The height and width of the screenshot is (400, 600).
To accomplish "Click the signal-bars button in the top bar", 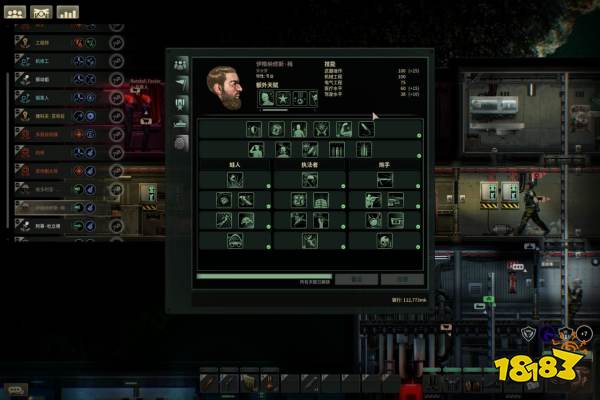I will 68,12.
